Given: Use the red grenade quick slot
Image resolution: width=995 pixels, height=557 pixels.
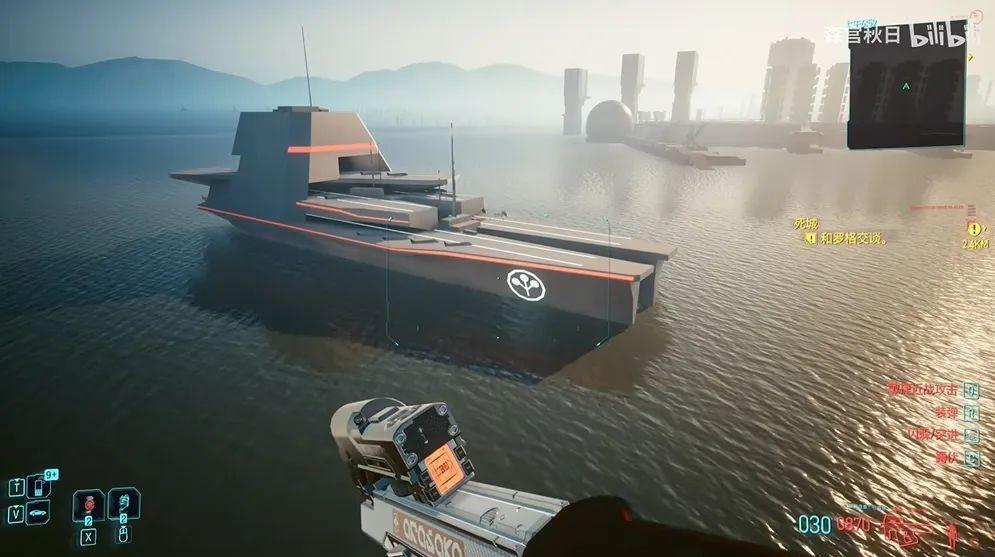Looking at the screenshot, I should click(89, 504).
